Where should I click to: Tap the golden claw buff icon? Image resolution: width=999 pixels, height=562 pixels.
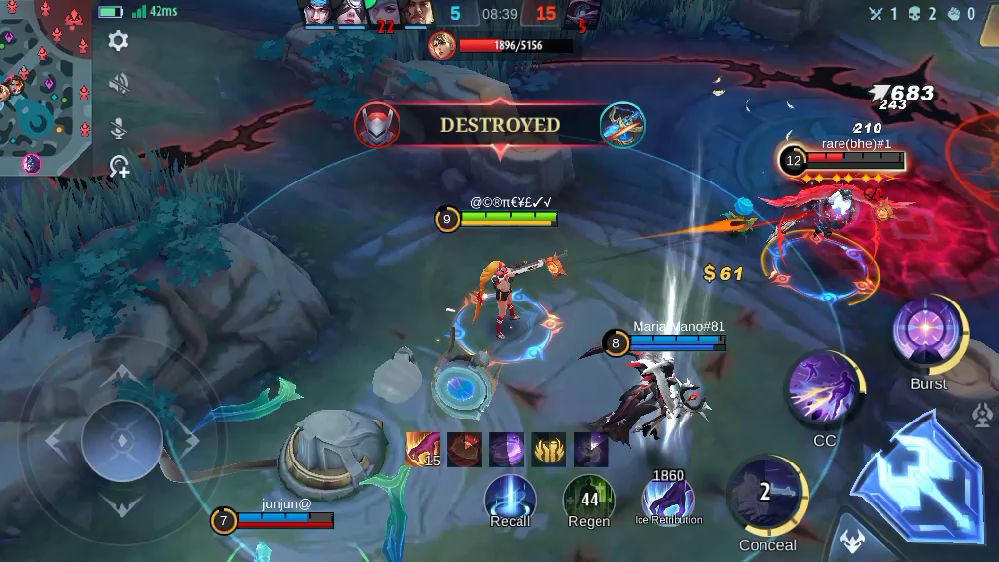tap(549, 450)
